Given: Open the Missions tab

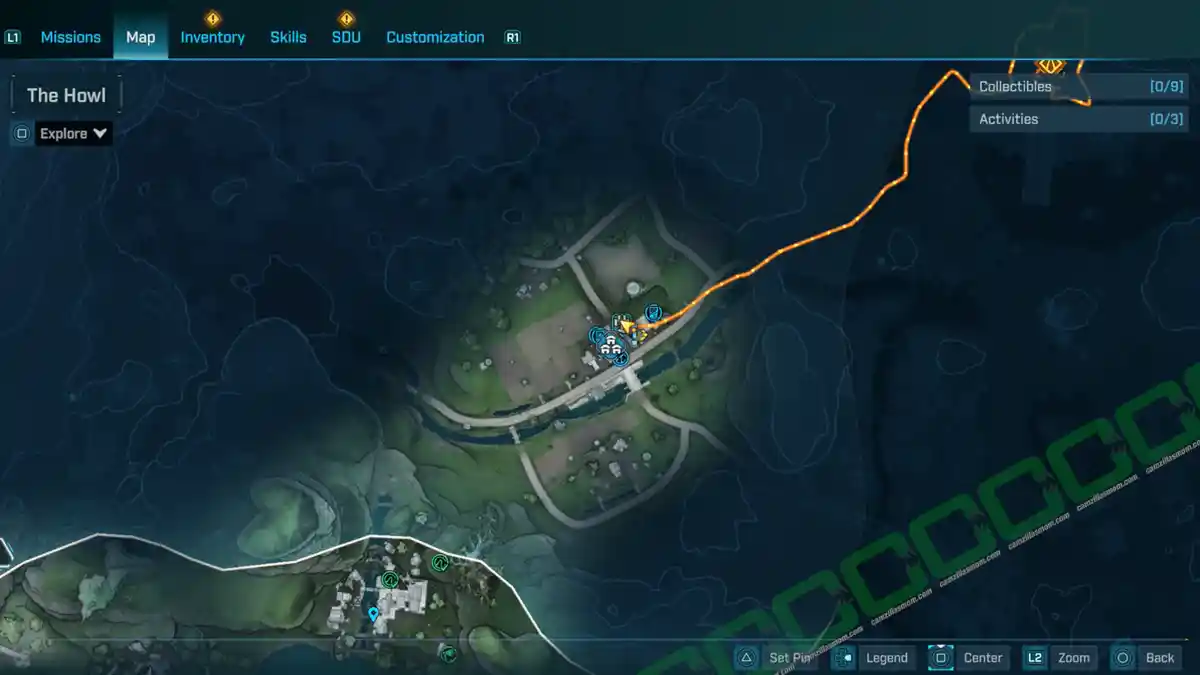Looking at the screenshot, I should (x=70, y=37).
